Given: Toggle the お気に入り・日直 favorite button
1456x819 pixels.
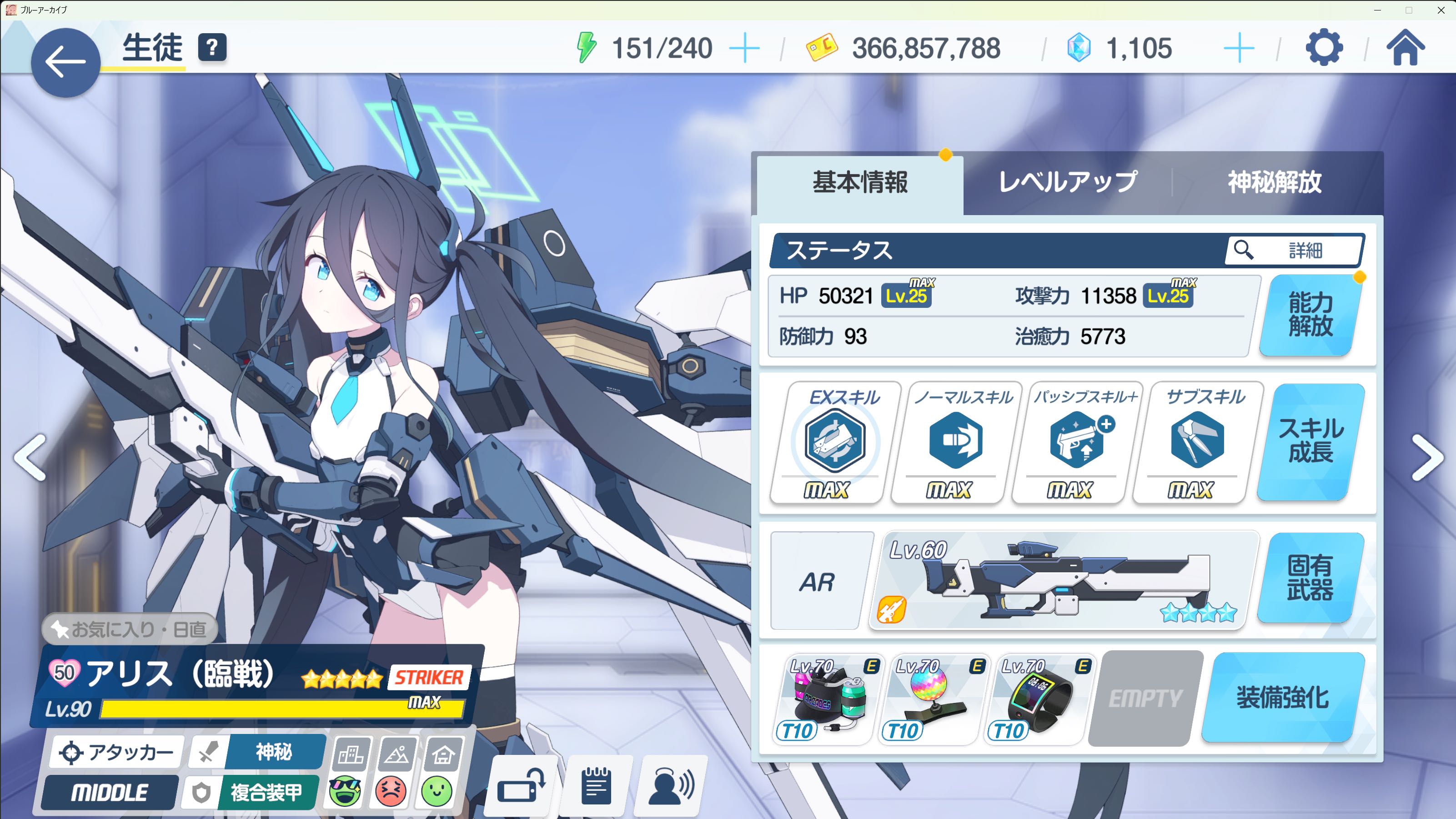Looking at the screenshot, I should (130, 628).
